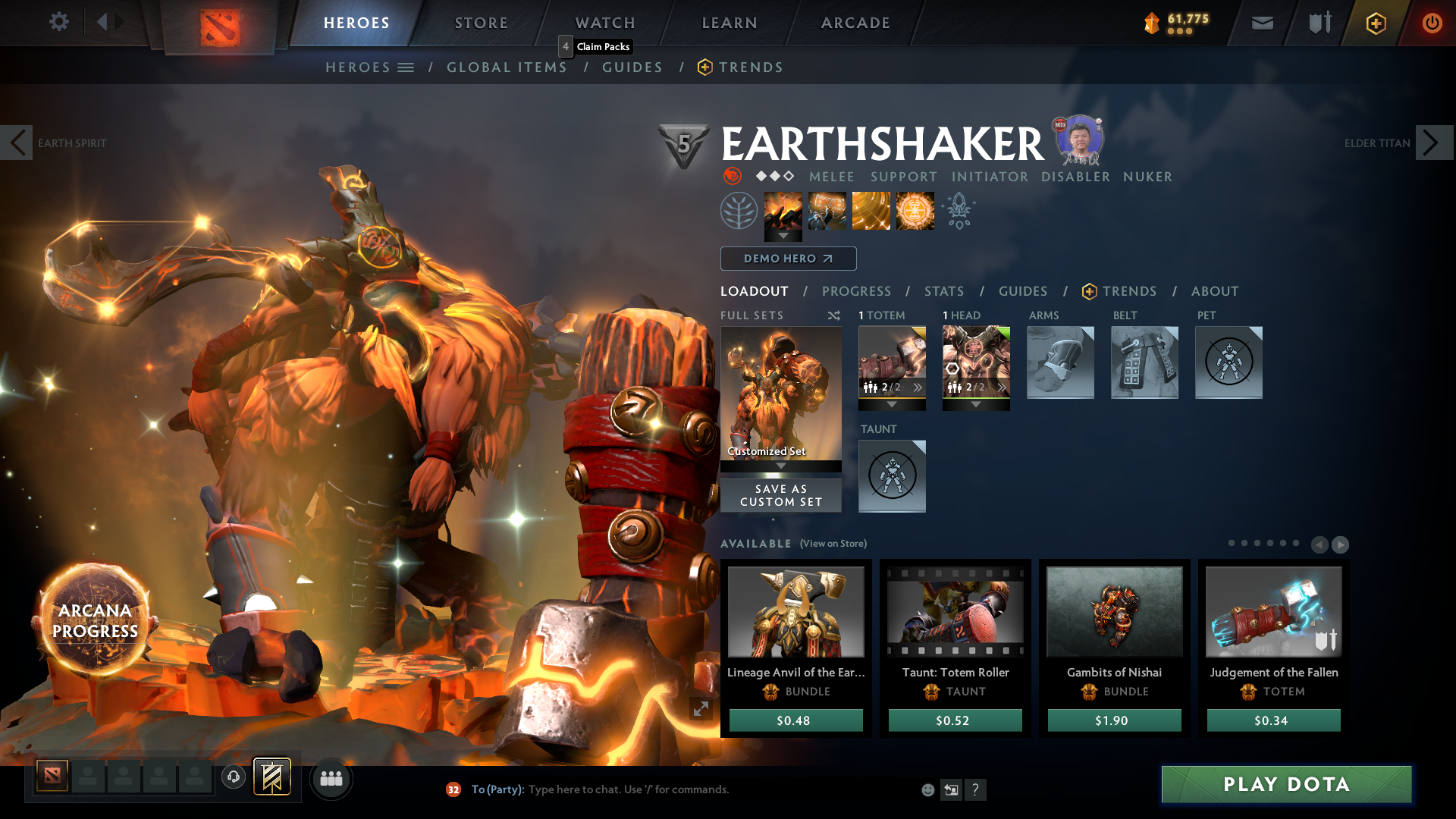Open the notifications mail icon

[x=1261, y=23]
